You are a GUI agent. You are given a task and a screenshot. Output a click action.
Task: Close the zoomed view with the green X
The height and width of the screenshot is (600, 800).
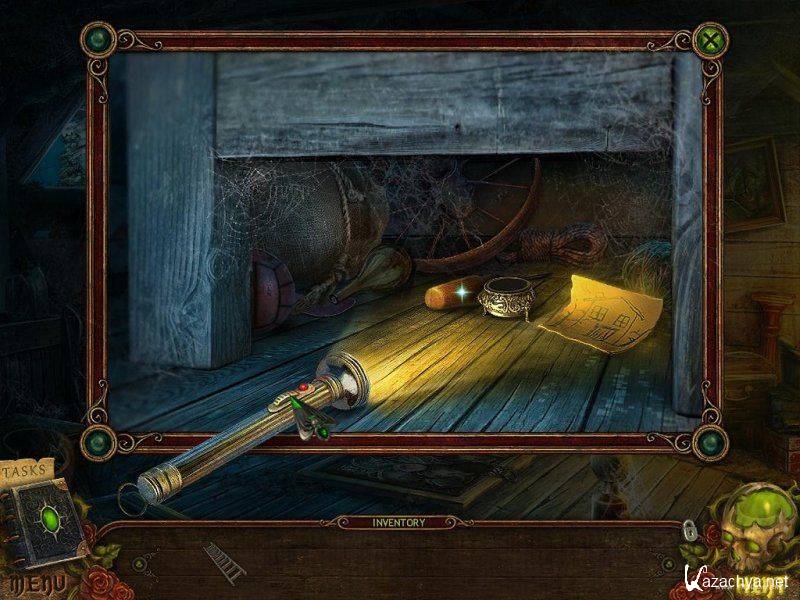tap(710, 41)
